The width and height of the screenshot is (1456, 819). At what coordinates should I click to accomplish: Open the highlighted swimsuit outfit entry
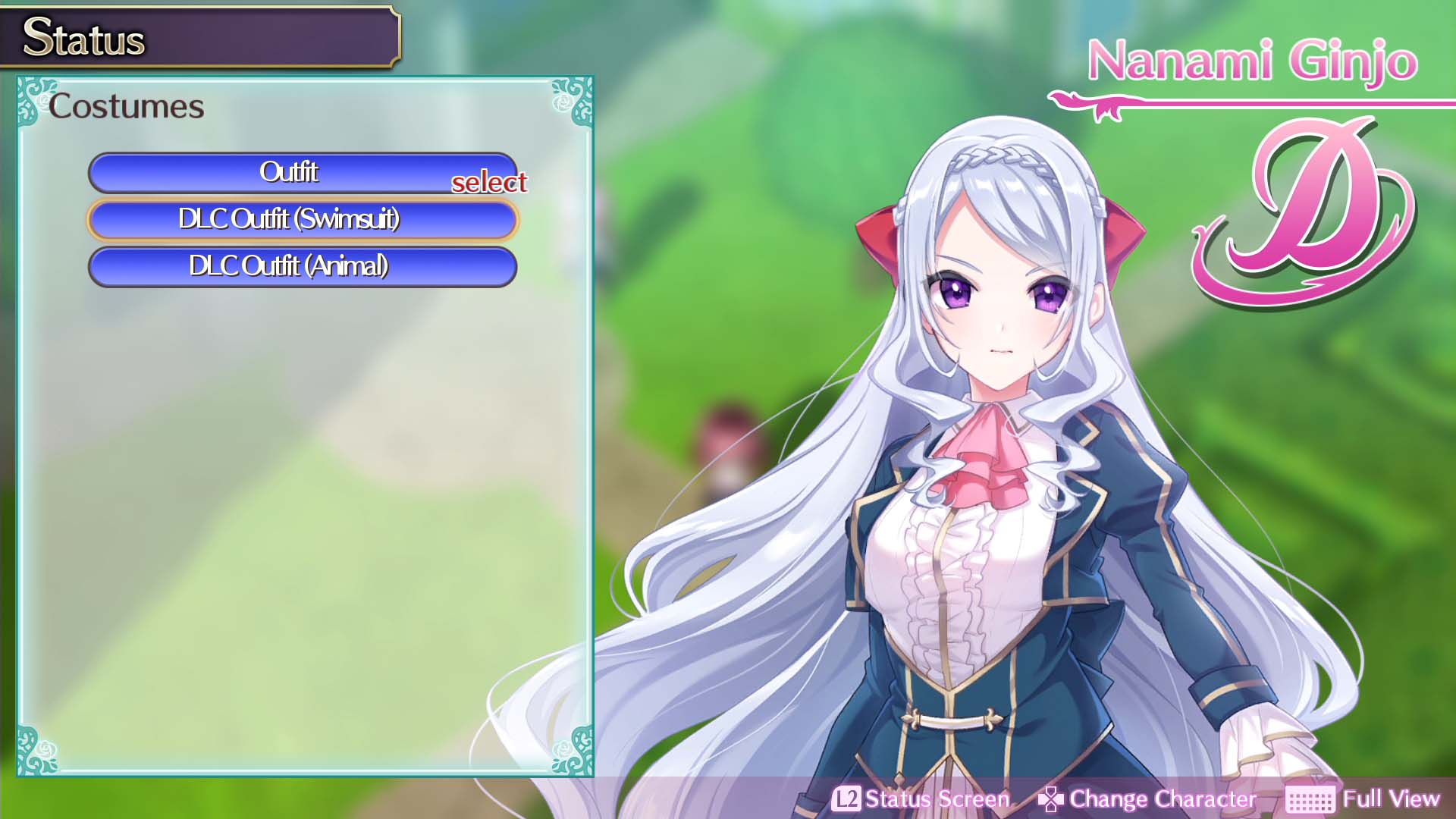click(x=303, y=220)
